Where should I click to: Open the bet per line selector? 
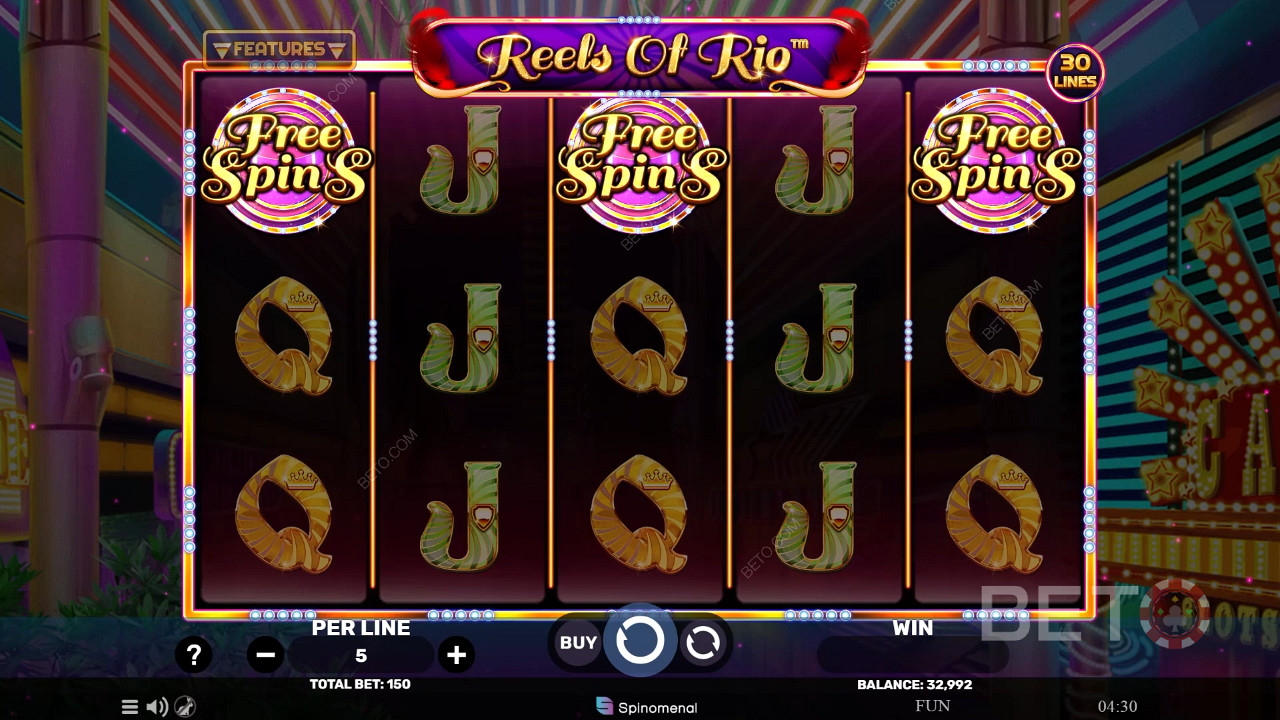(x=361, y=655)
